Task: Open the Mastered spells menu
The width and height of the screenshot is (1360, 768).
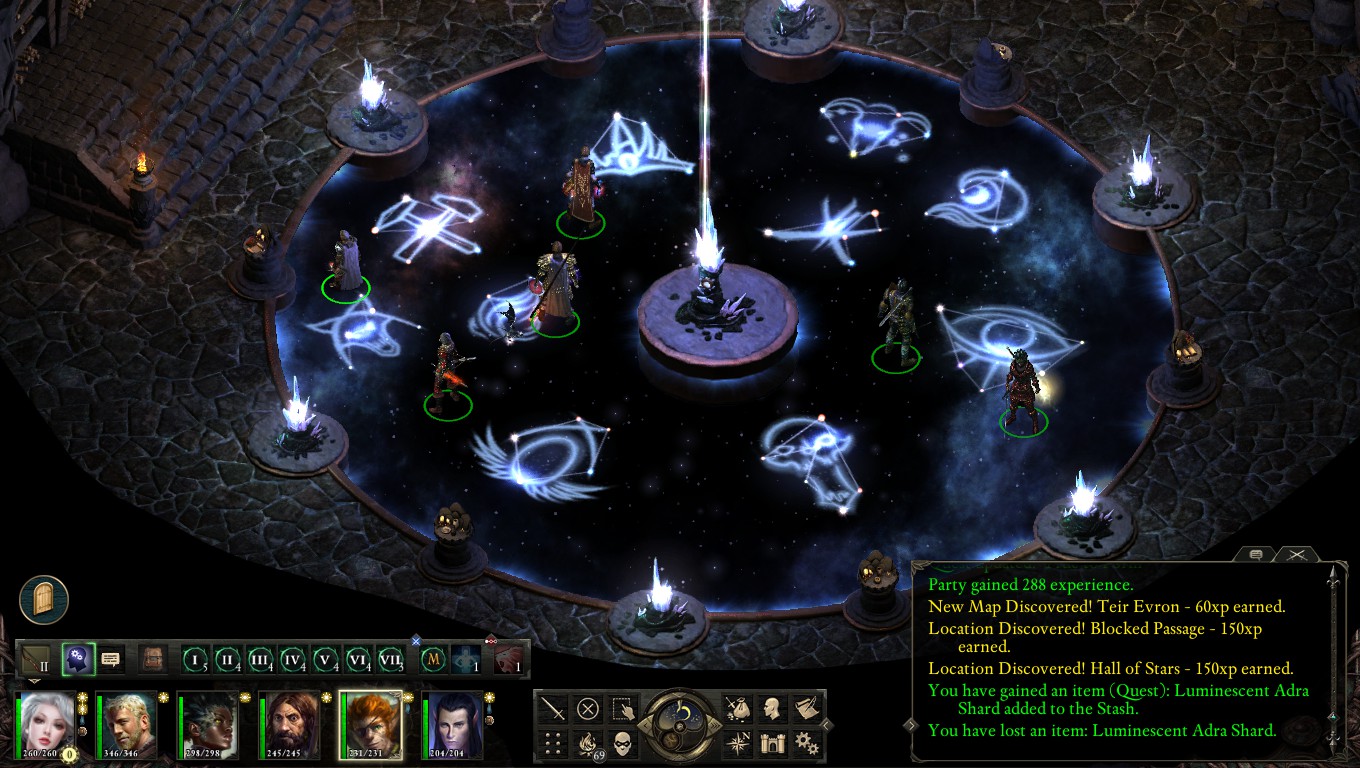Action: (433, 660)
